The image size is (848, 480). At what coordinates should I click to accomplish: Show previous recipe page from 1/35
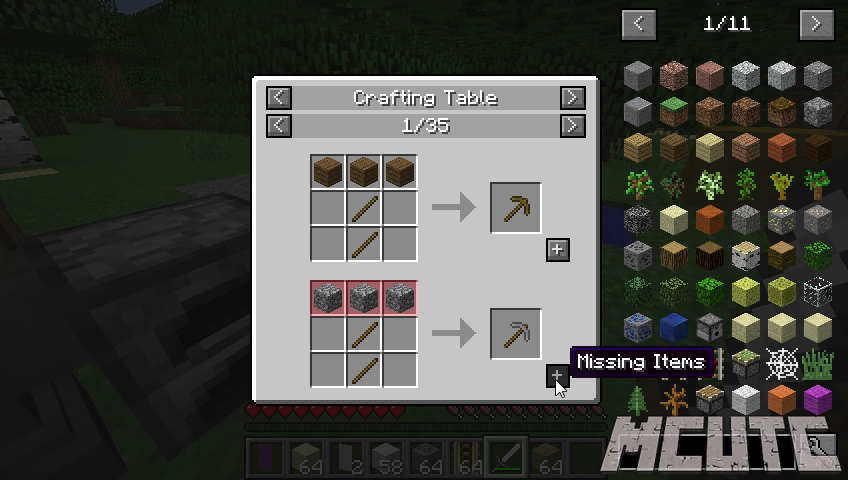coord(279,126)
